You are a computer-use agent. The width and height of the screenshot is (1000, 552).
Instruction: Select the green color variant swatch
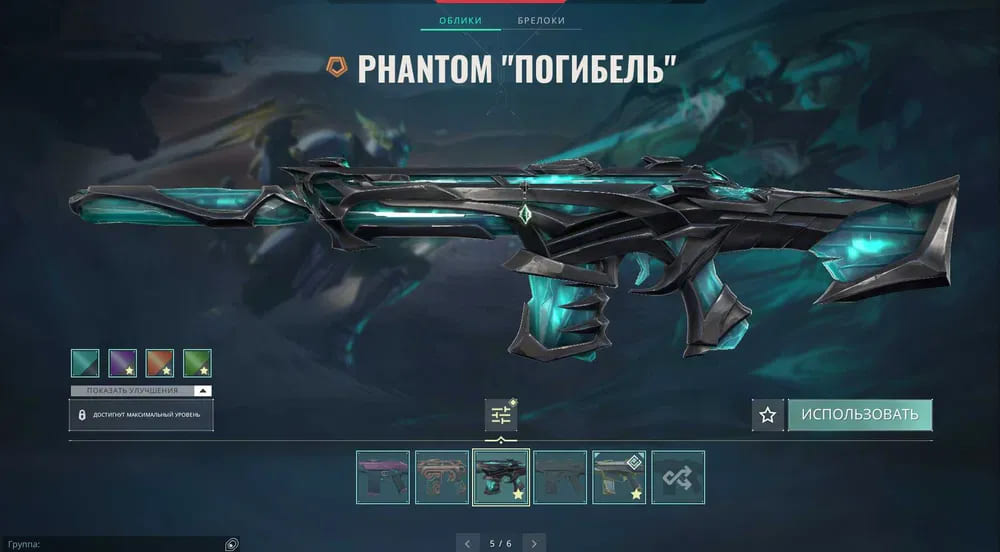(197, 362)
